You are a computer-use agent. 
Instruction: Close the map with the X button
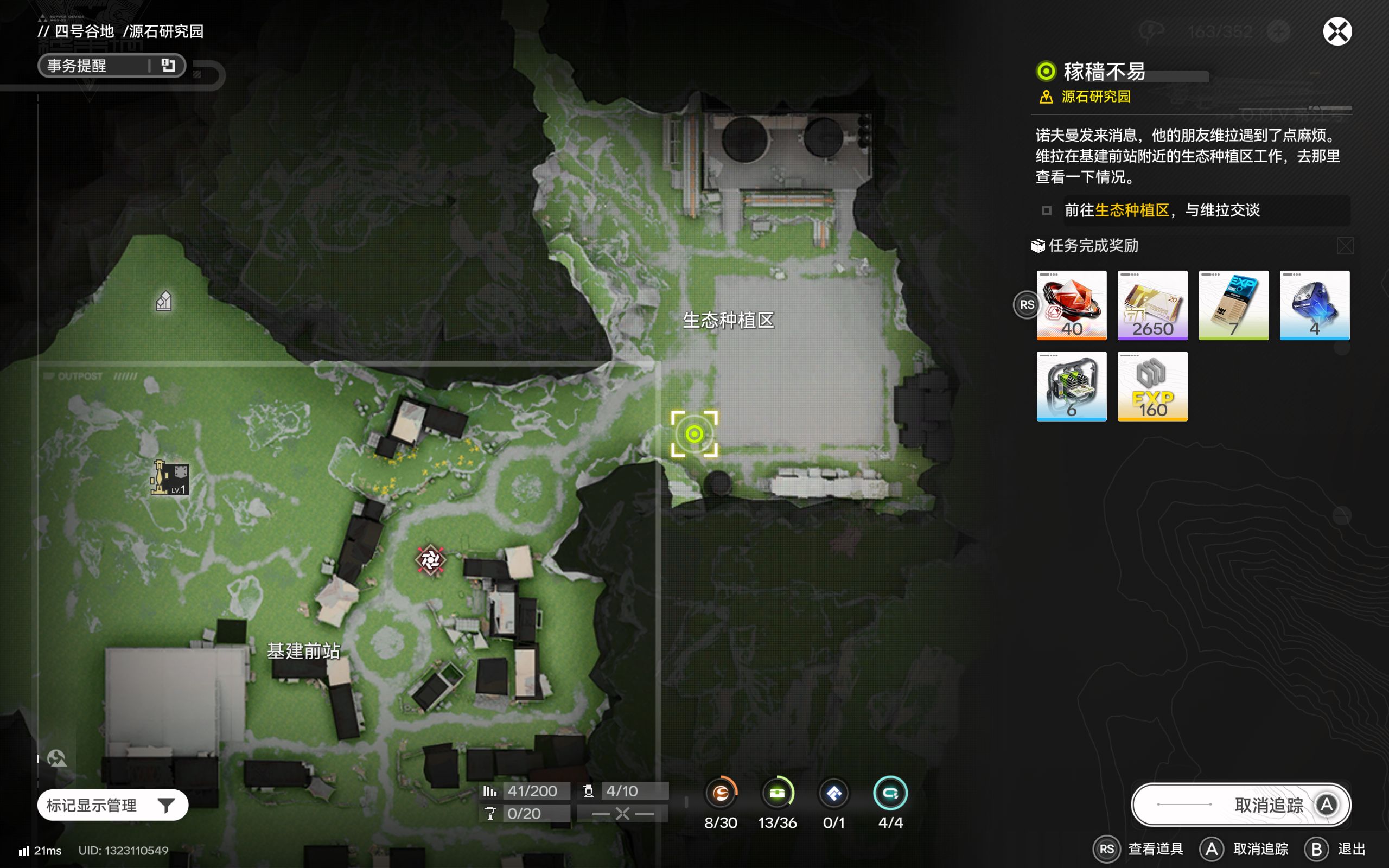click(x=1337, y=31)
